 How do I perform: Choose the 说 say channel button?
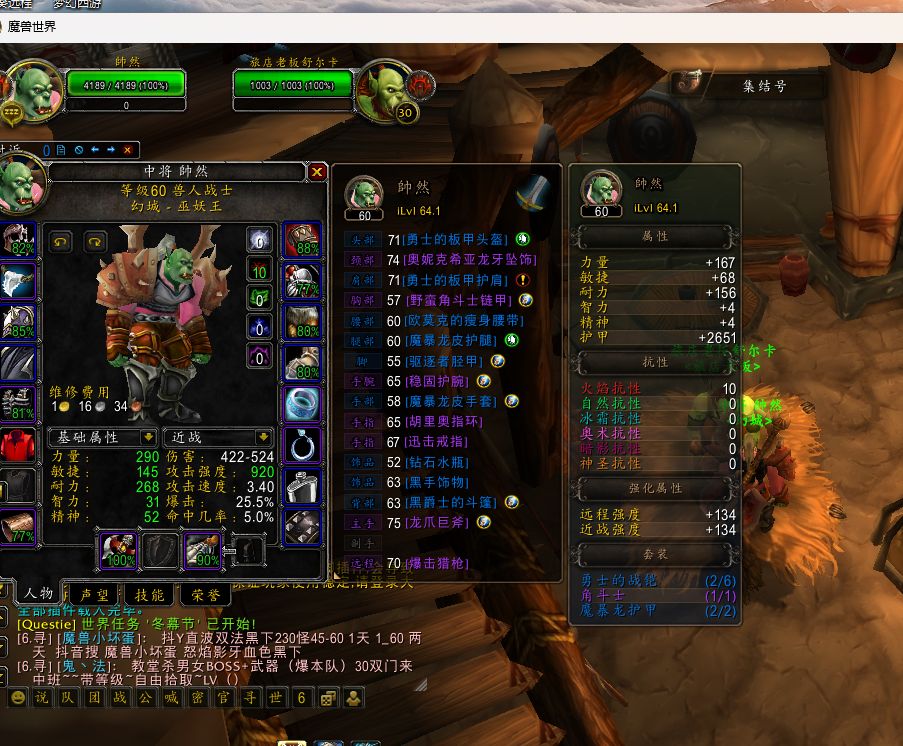point(41,698)
